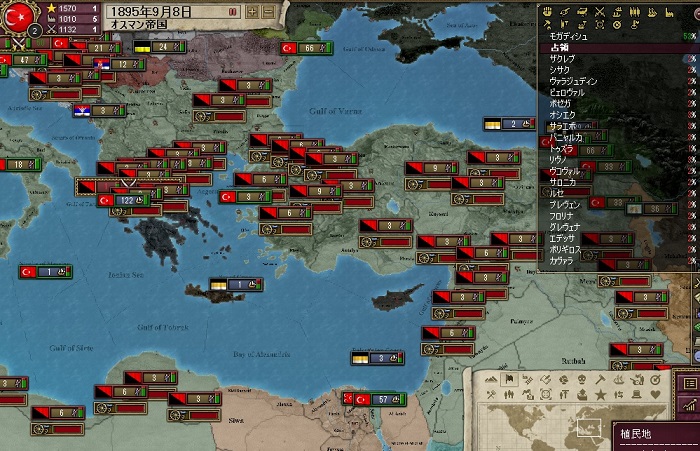Decrease game speed with the minus button
Viewport: 700px width, 451px height.
coord(267,12)
